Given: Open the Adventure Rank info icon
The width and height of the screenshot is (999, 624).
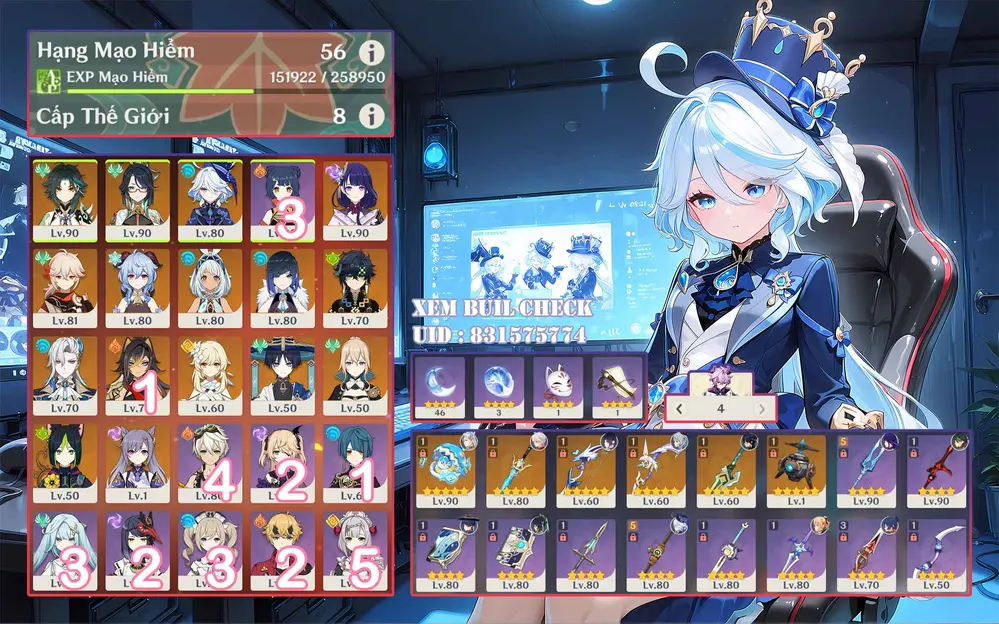Looking at the screenshot, I should [372, 51].
